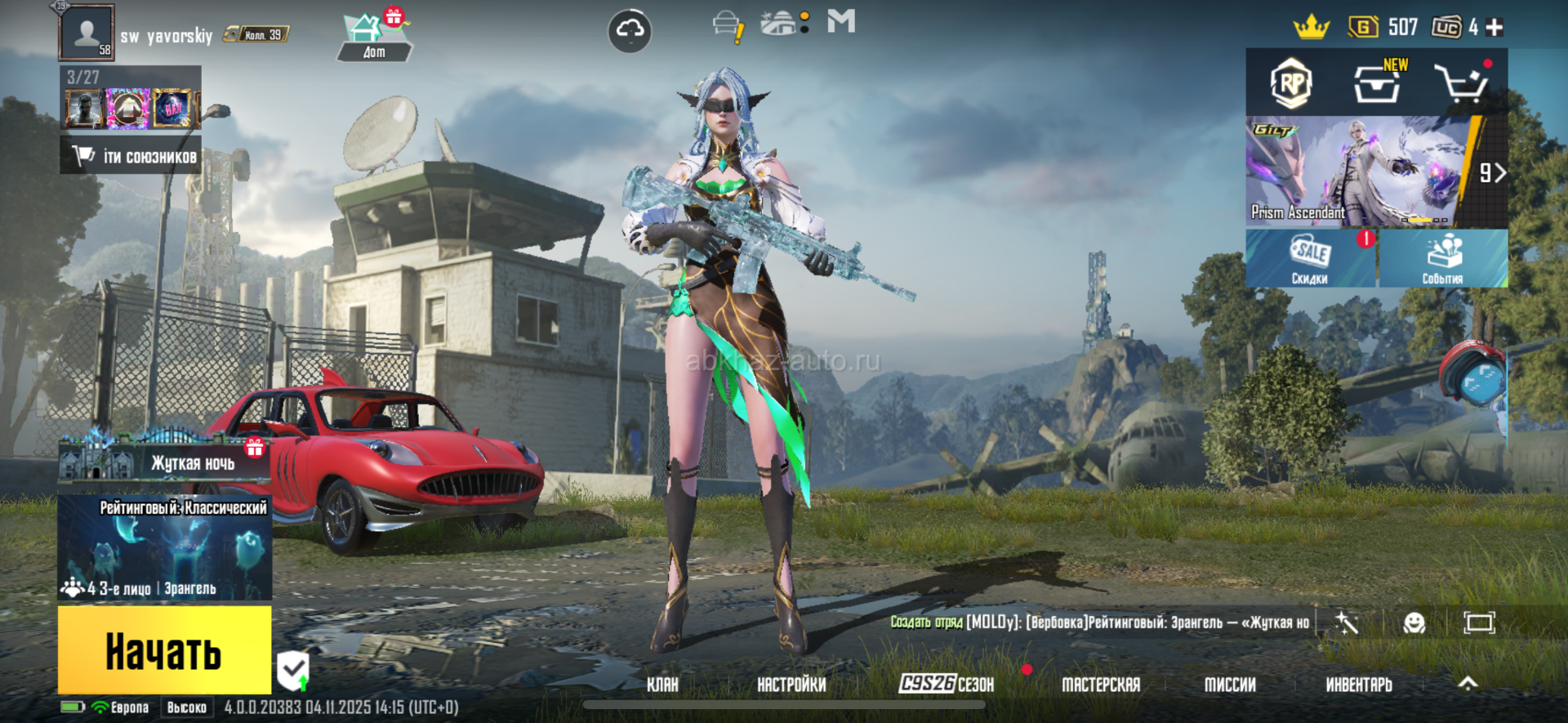
Task: Open the Инвентарь inventory
Action: coord(1359,685)
